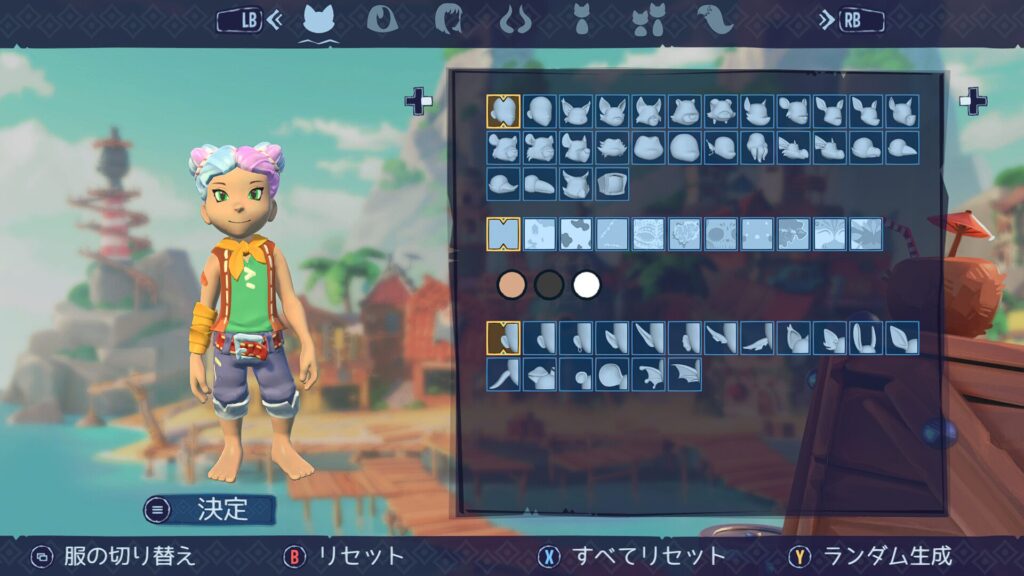Image resolution: width=1024 pixels, height=576 pixels.
Task: Pick the heart-shaped skin pattern
Action: tap(685, 234)
